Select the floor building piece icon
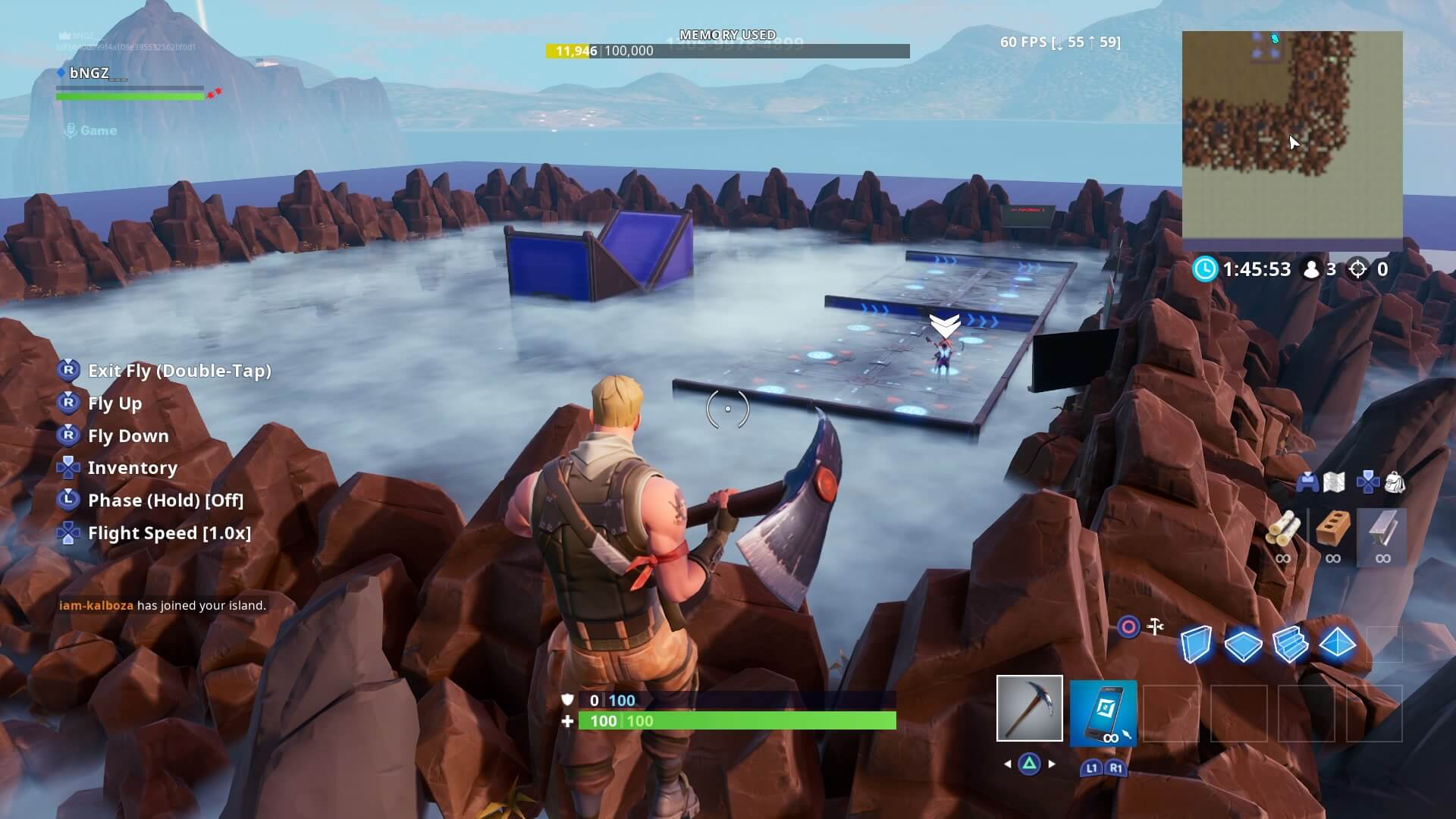1456x819 pixels. (1242, 645)
